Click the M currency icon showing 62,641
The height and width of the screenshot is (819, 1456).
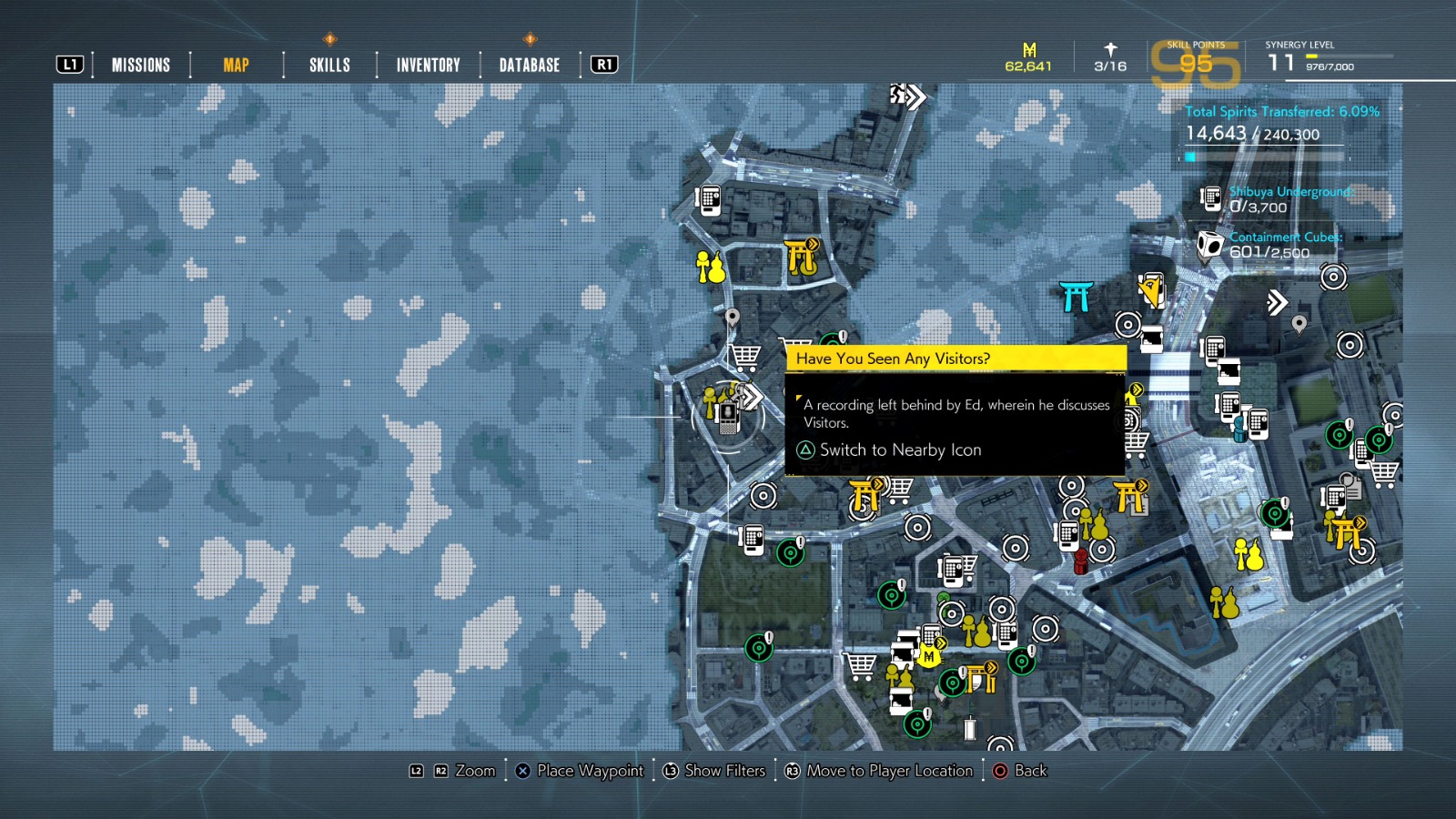pyautogui.click(x=1029, y=52)
